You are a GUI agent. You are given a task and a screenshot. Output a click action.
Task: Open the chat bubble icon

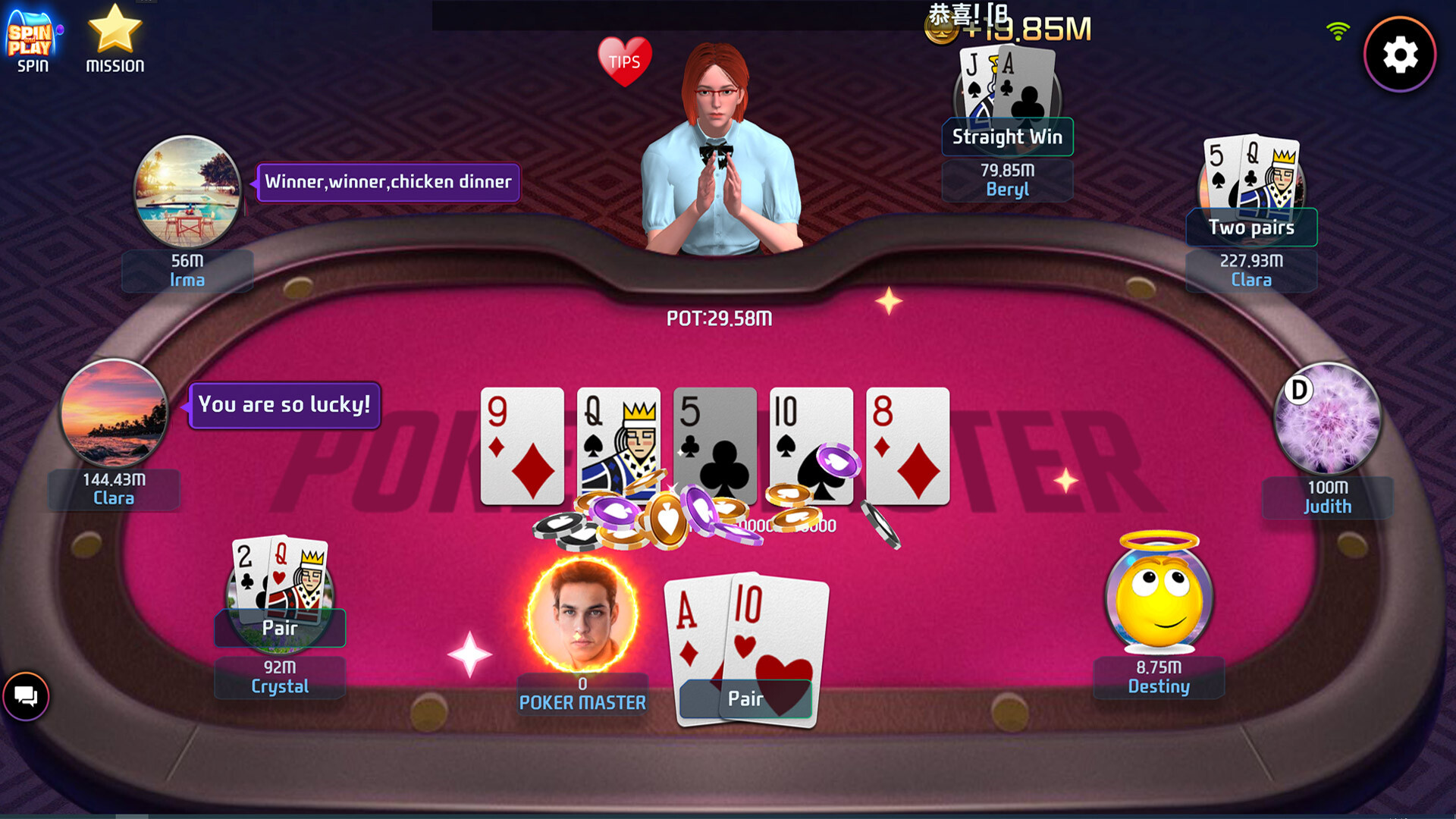coord(26,697)
